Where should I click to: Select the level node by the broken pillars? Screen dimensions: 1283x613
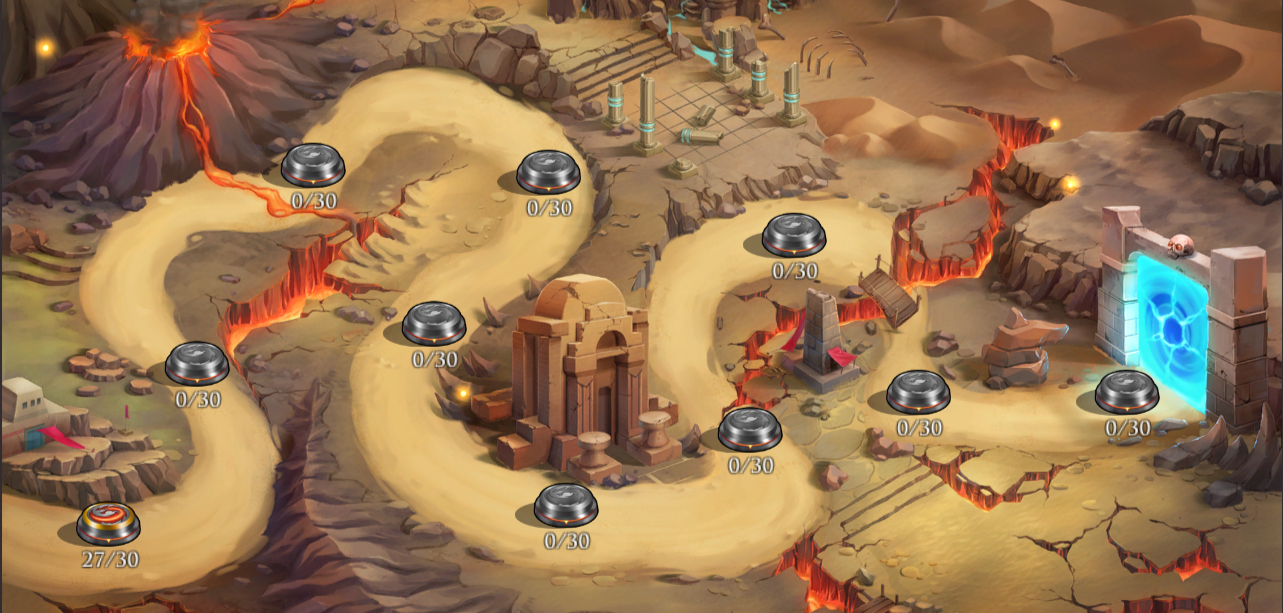[548, 172]
